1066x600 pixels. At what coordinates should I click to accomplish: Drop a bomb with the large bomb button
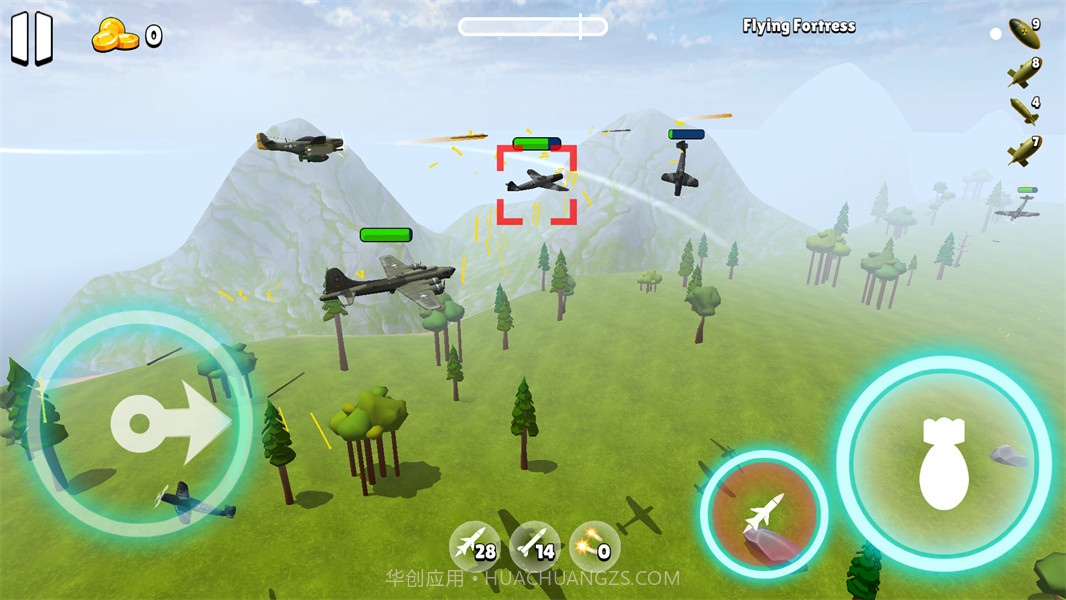pos(943,463)
